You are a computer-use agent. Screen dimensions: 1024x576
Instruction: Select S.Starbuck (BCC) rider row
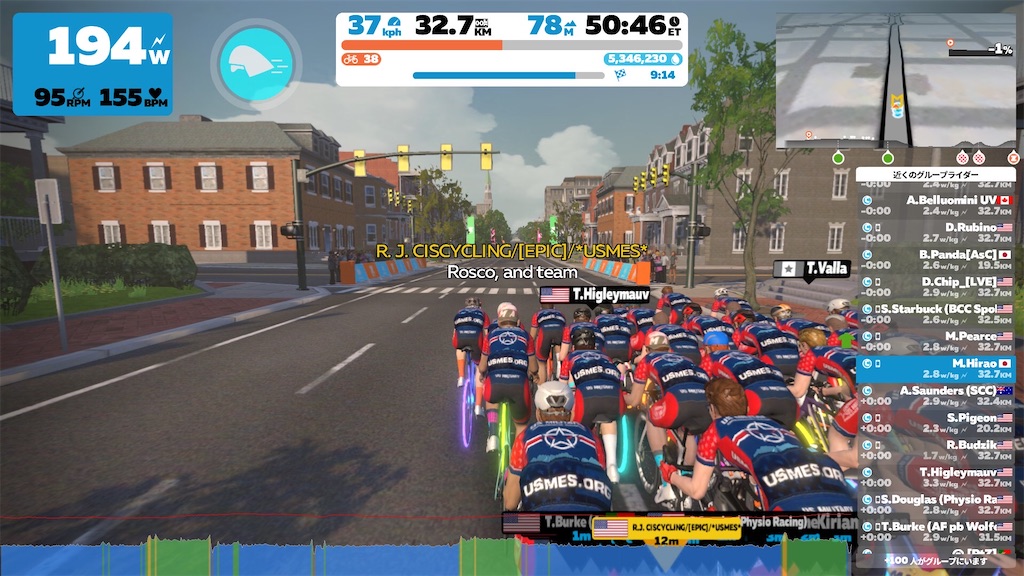(x=936, y=314)
